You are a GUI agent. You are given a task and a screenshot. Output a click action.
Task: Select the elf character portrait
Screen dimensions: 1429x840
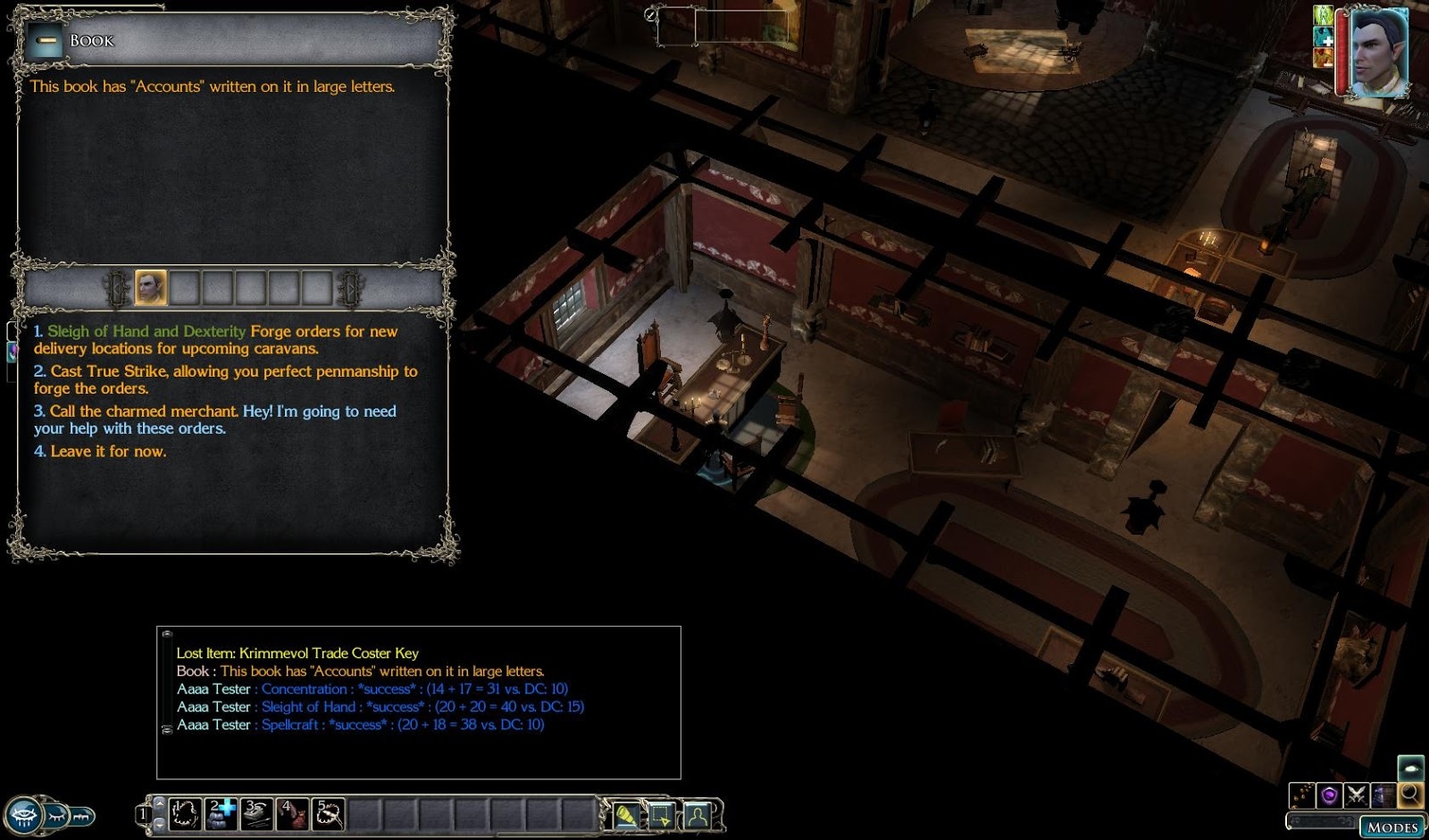[1378, 52]
